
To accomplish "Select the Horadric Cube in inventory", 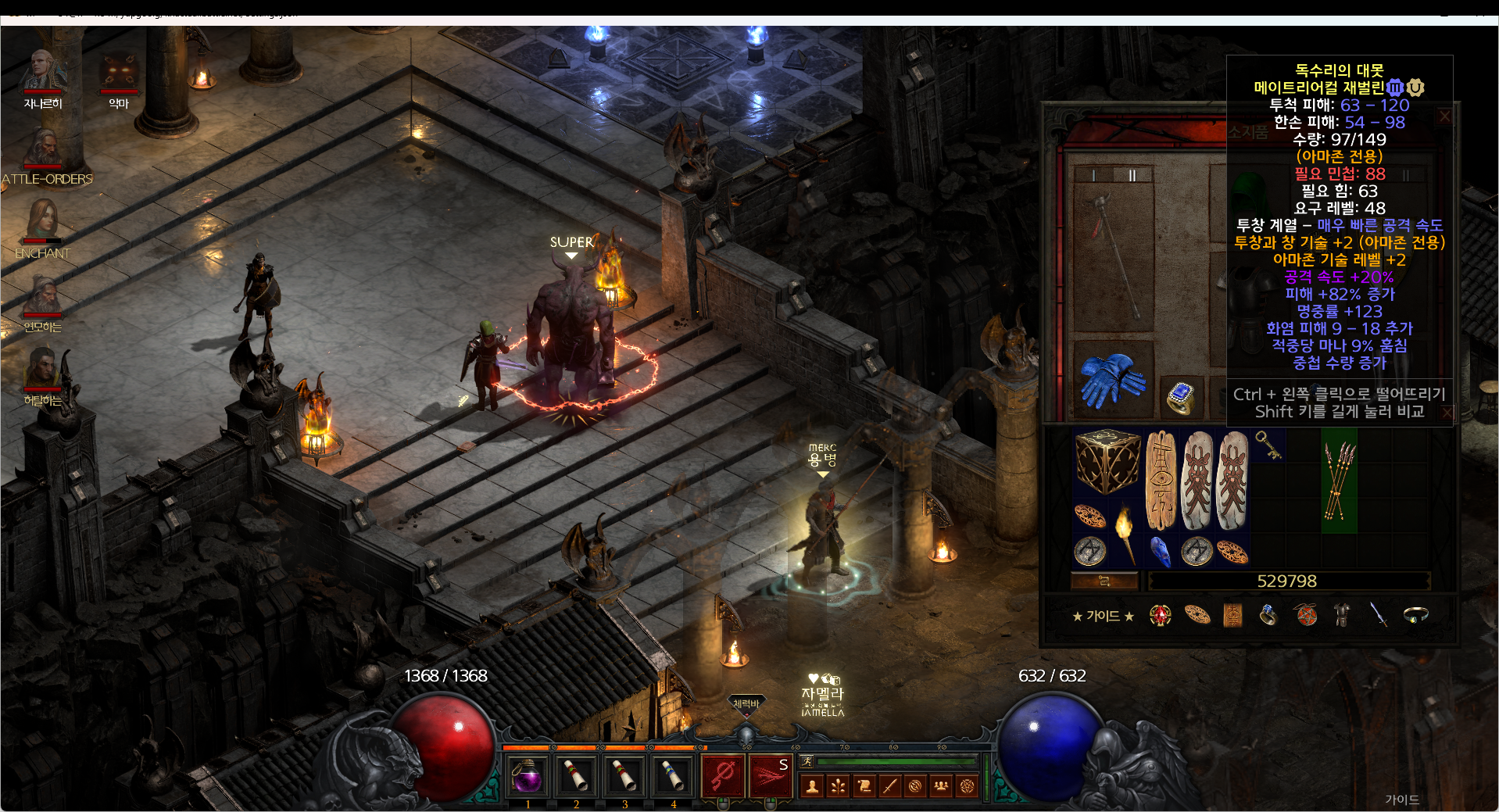I will tap(1107, 461).
